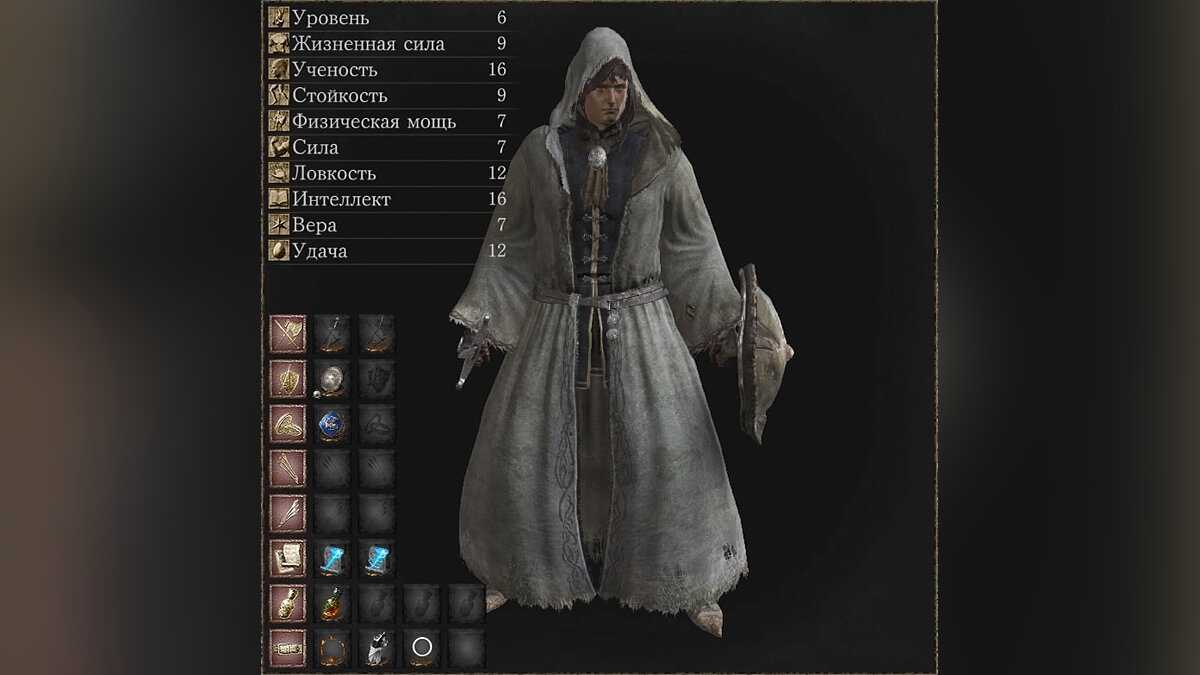Viewport: 1200px width, 675px height.
Task: Click the golden shield category icon
Action: pyautogui.click(x=287, y=379)
